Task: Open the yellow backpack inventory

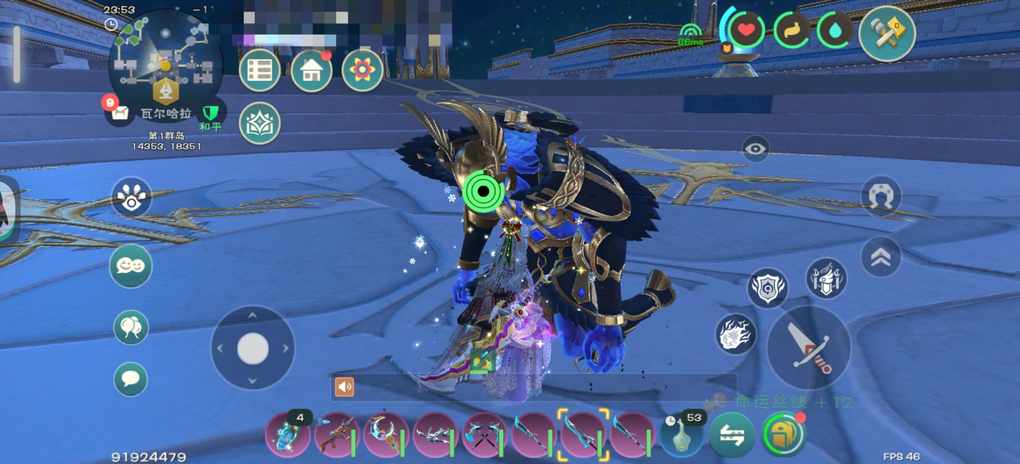Action: pyautogui.click(x=783, y=435)
